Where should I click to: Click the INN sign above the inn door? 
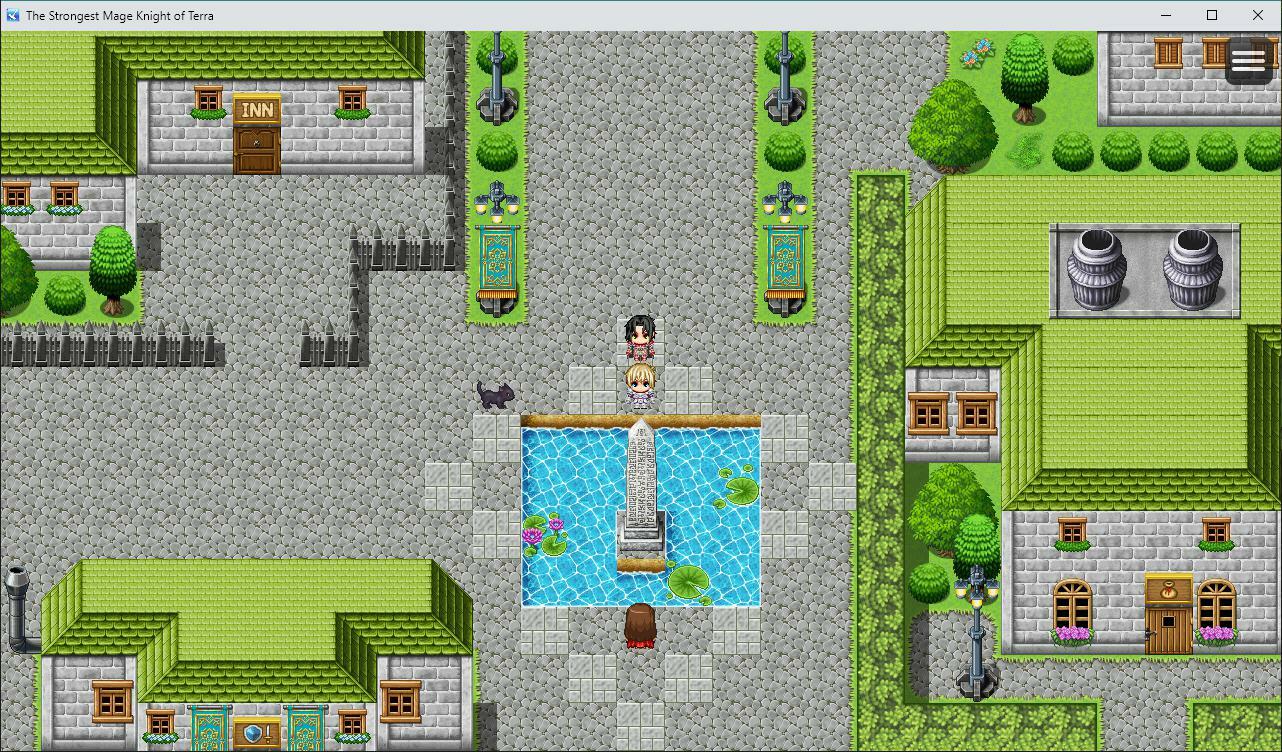tap(256, 110)
